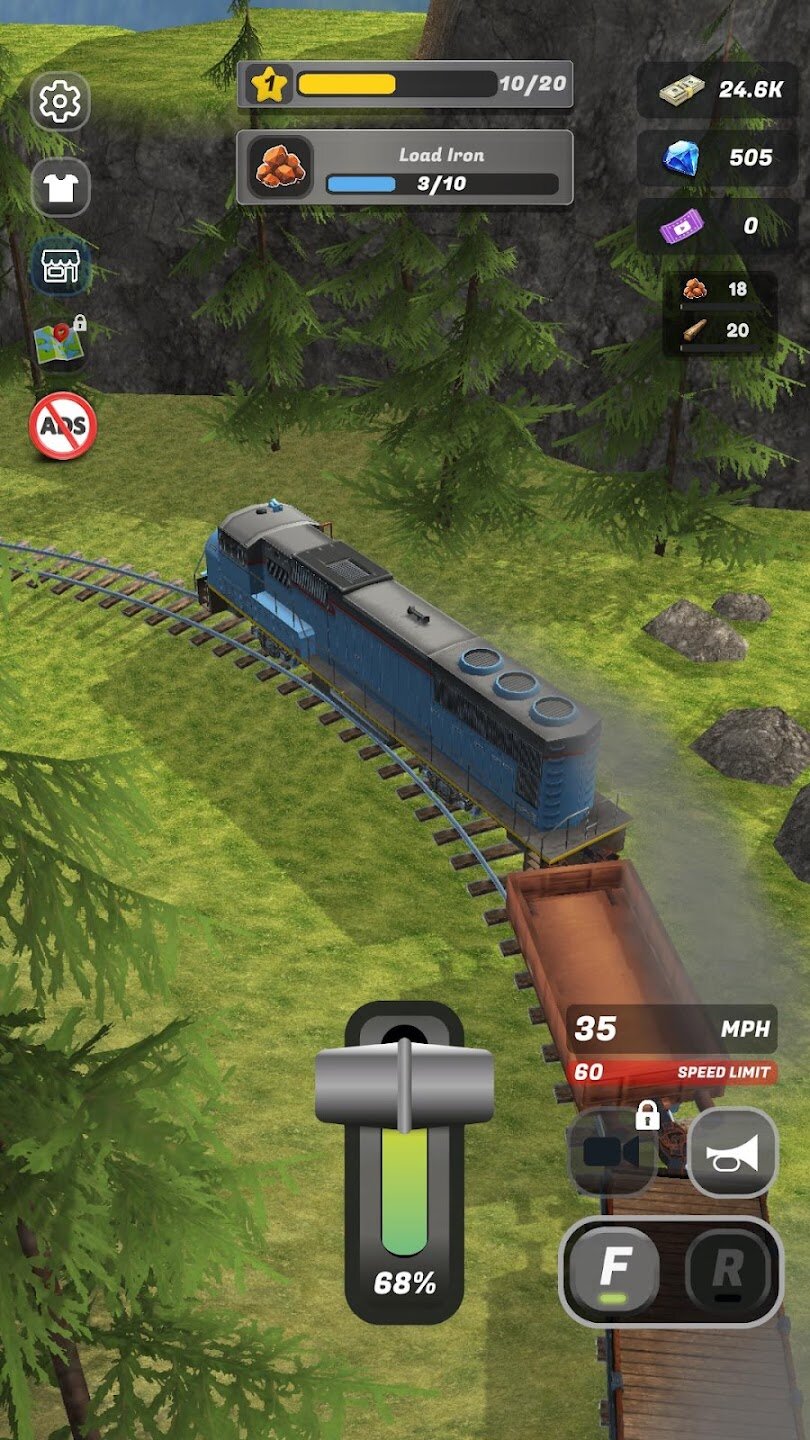Select forward gear F
This screenshot has width=810, height=1440.
pyautogui.click(x=614, y=1272)
